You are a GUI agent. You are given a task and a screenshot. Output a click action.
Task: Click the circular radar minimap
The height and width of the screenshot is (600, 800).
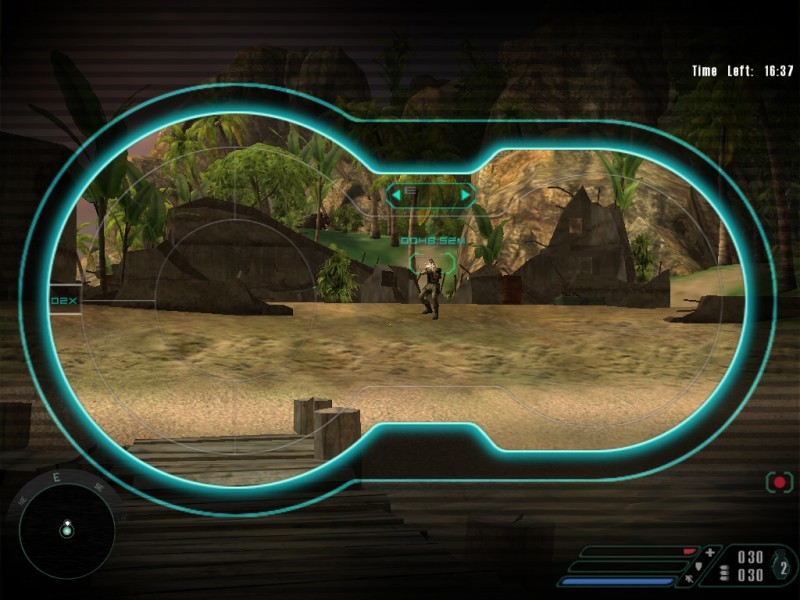(x=66, y=528)
